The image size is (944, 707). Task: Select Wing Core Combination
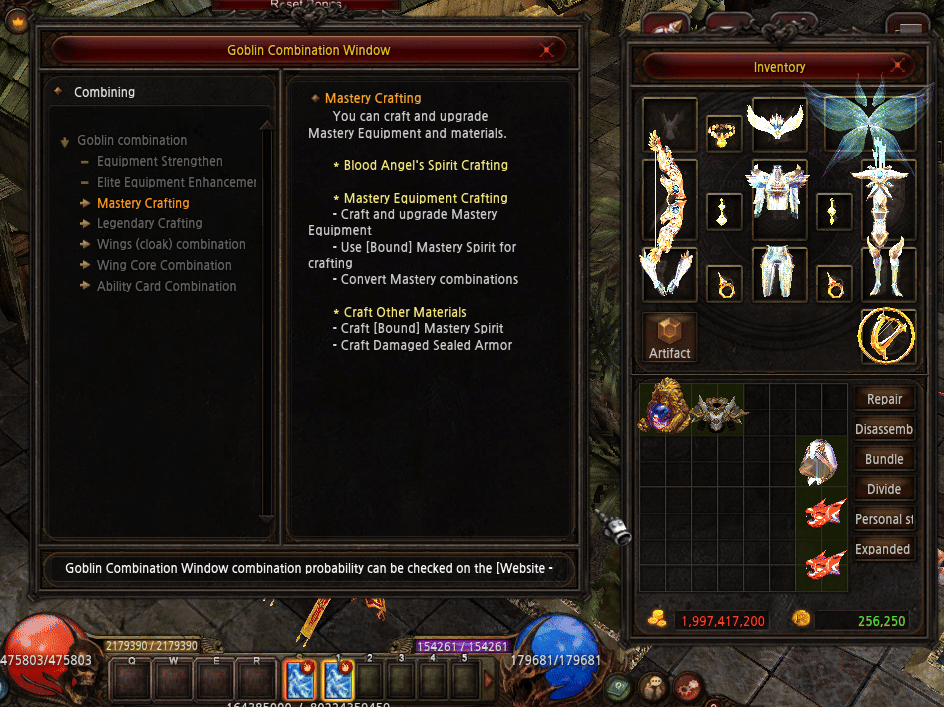[164, 265]
